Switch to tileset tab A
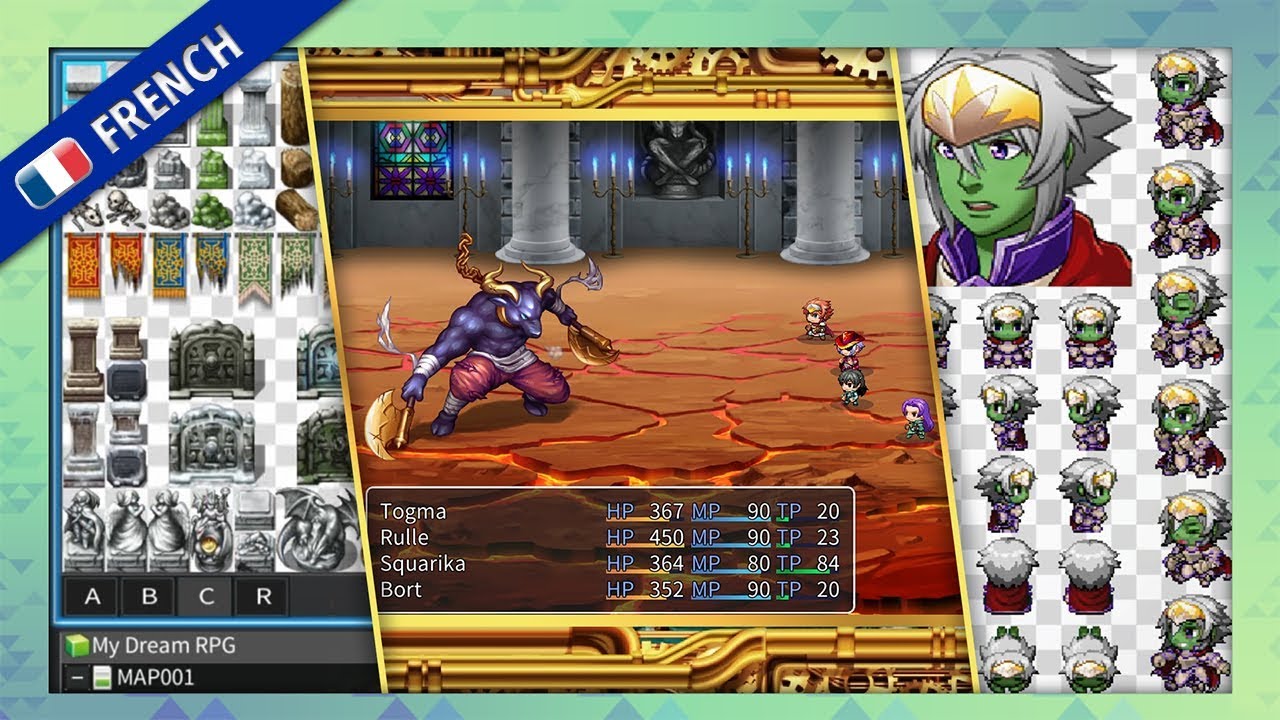The width and height of the screenshot is (1280, 720). tap(93, 597)
